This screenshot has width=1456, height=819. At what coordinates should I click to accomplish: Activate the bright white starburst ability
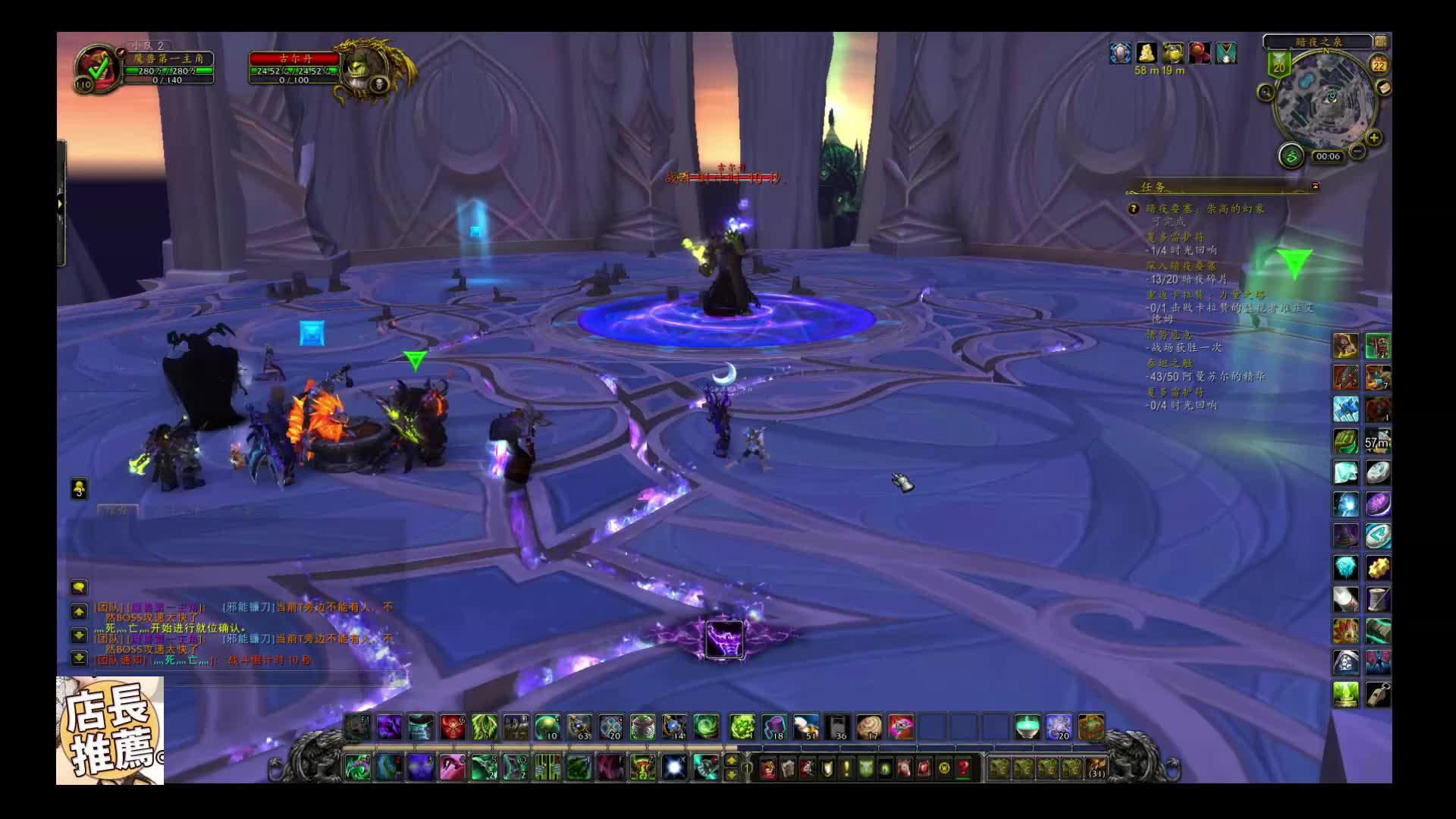(673, 767)
